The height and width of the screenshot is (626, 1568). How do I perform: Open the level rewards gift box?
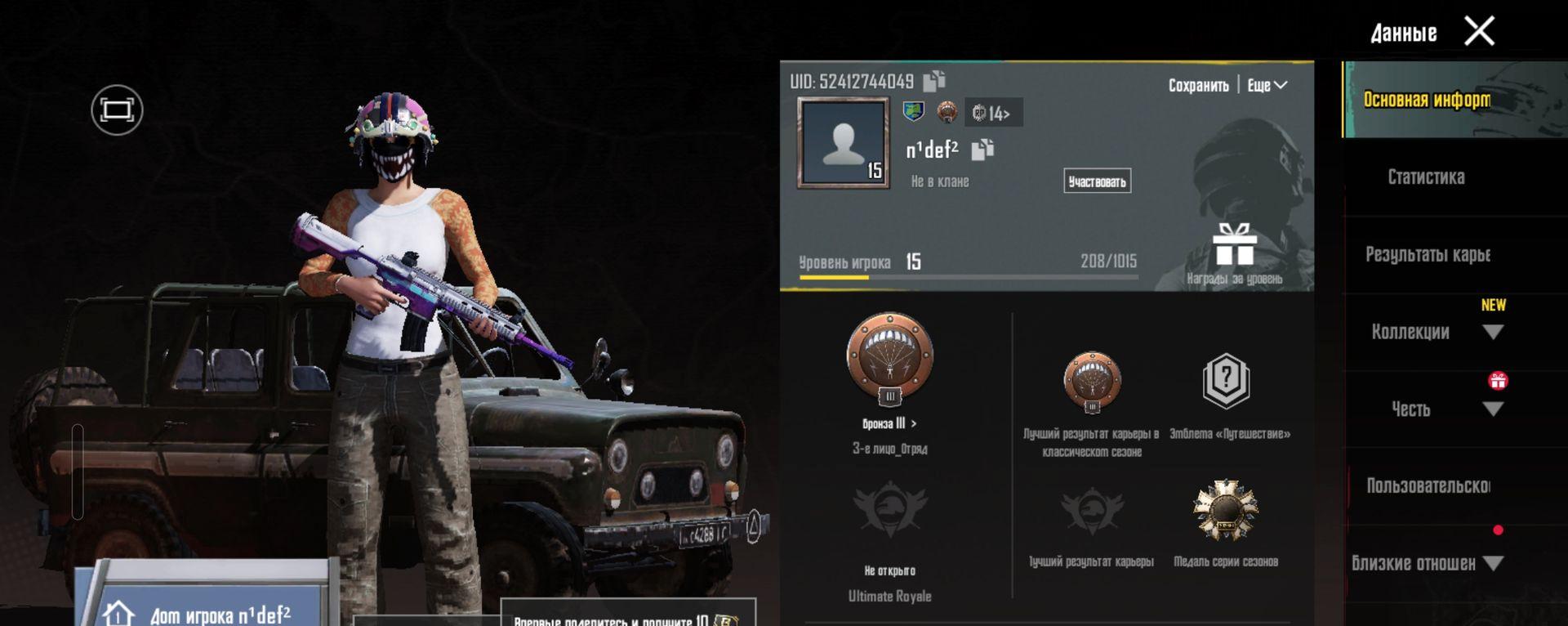click(x=1234, y=245)
